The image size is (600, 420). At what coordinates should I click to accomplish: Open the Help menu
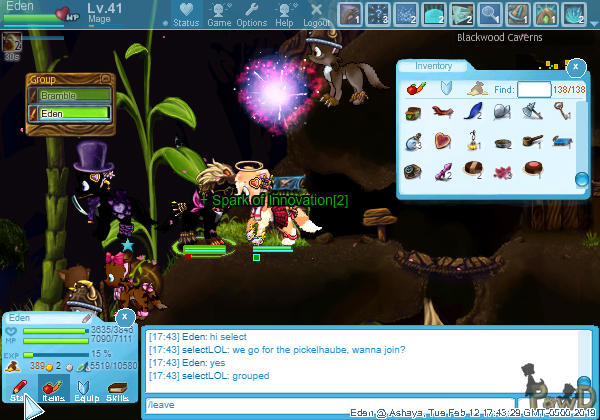tap(285, 15)
